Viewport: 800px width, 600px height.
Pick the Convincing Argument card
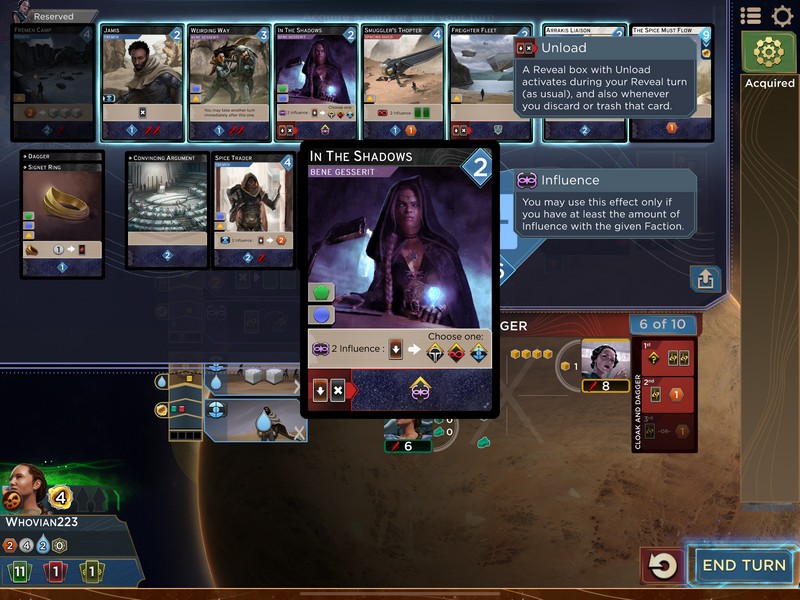[x=167, y=211]
